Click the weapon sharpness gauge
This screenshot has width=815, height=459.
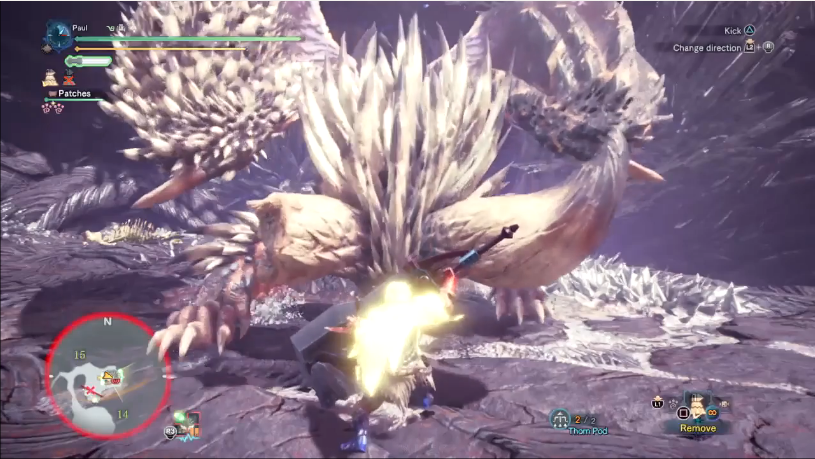[x=91, y=61]
